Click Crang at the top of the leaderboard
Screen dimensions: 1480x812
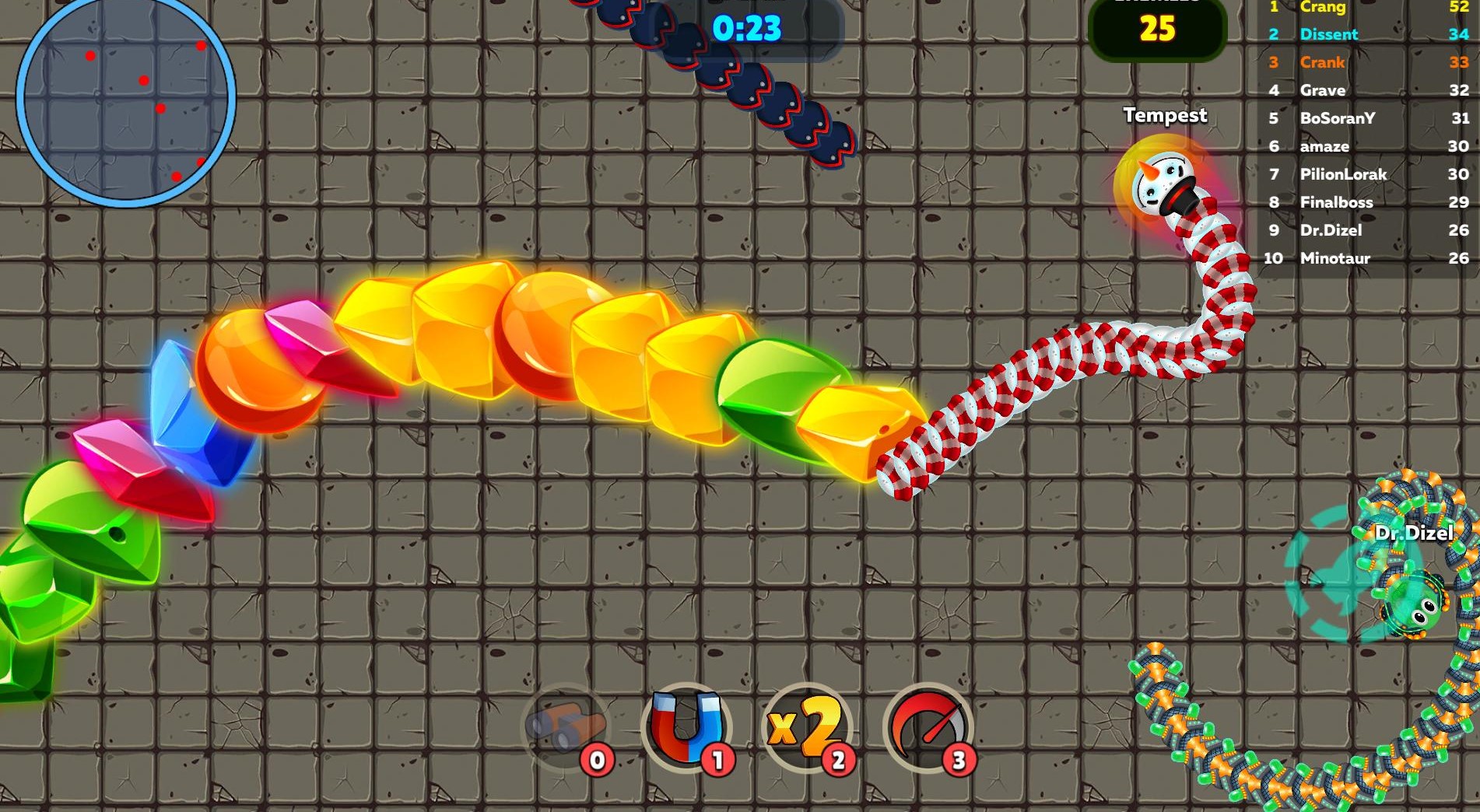point(1323,7)
